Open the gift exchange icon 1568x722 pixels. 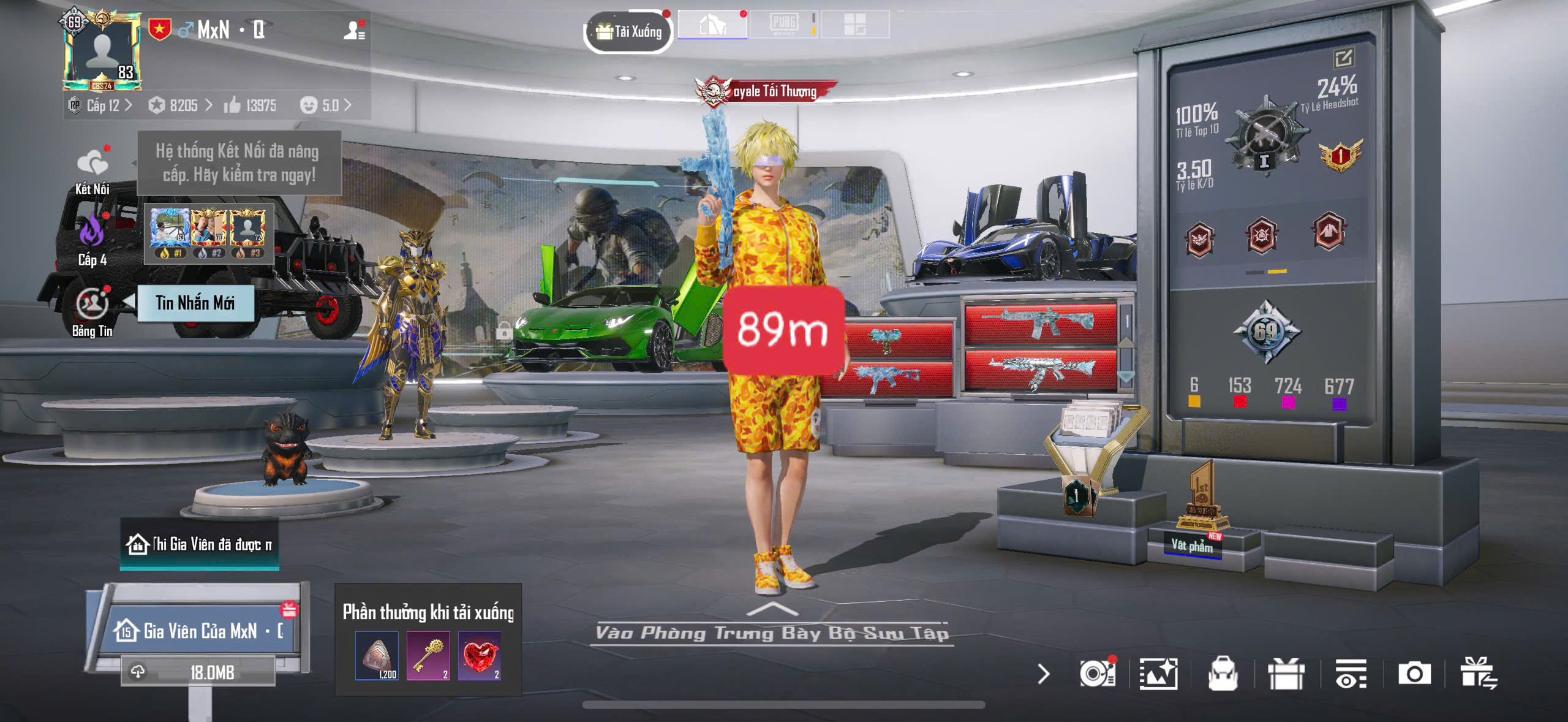point(1479,674)
